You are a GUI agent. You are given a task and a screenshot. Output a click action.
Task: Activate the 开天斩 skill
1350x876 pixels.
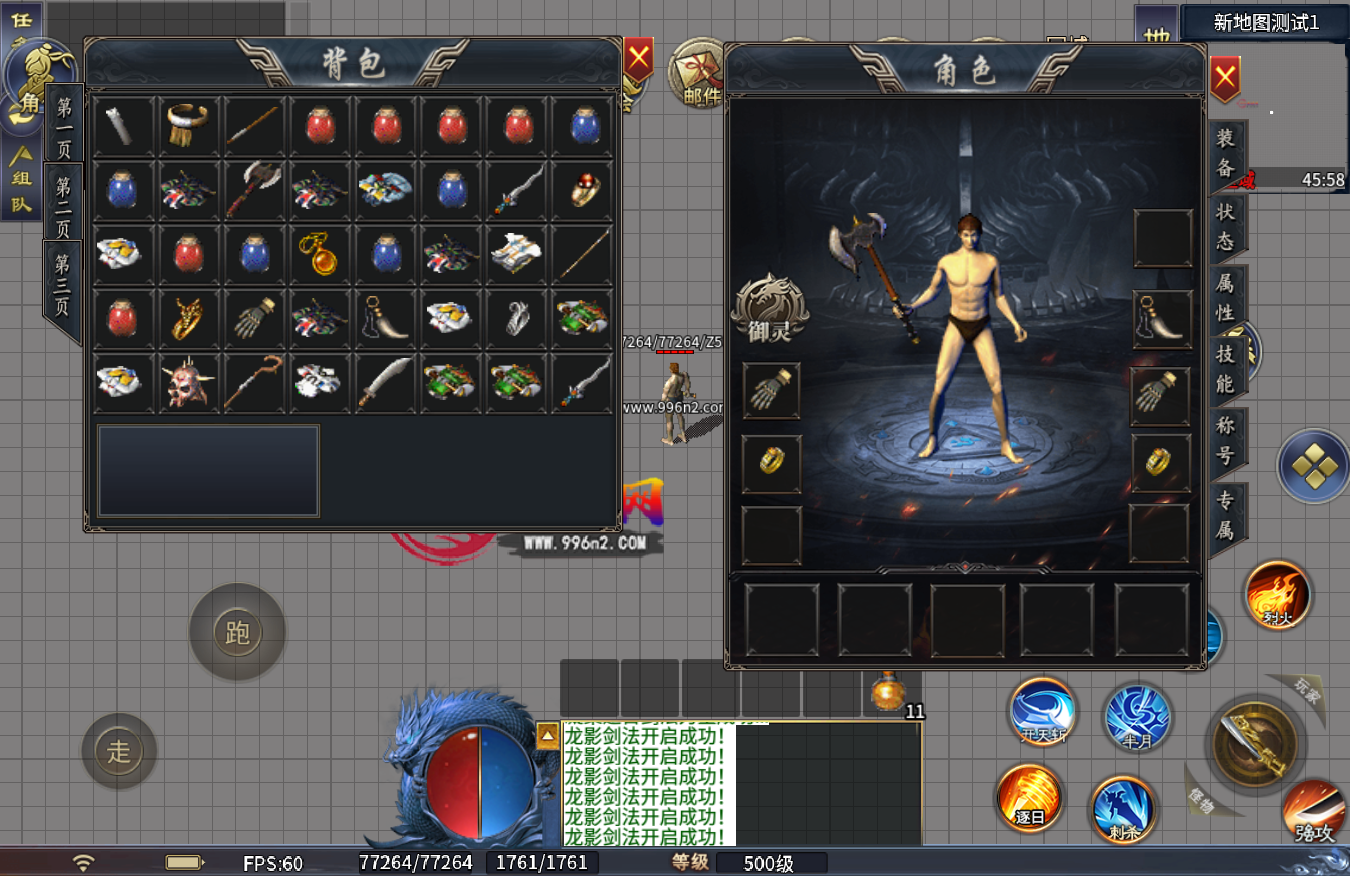[1043, 711]
